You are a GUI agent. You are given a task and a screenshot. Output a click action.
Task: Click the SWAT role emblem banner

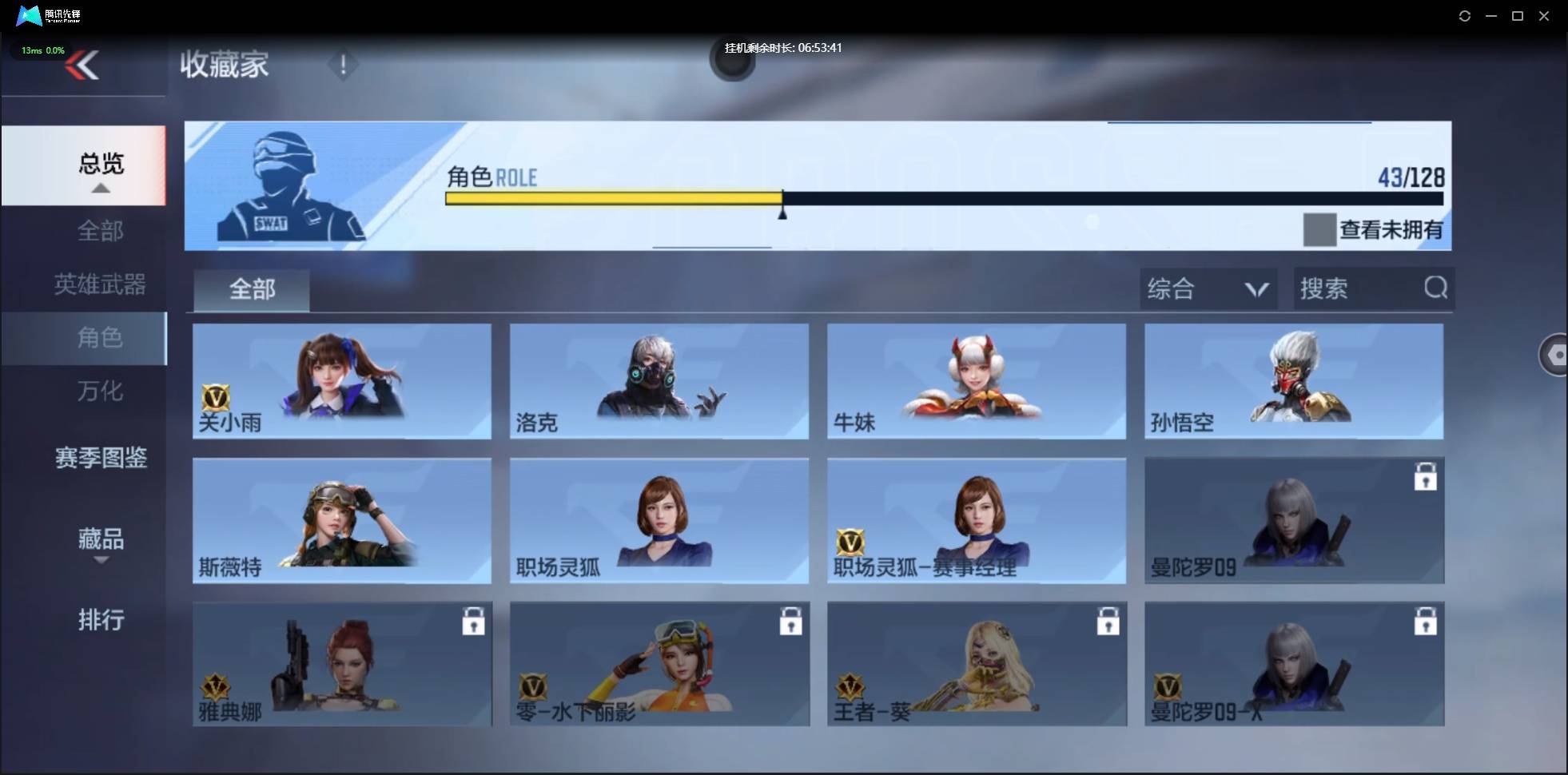[288, 185]
